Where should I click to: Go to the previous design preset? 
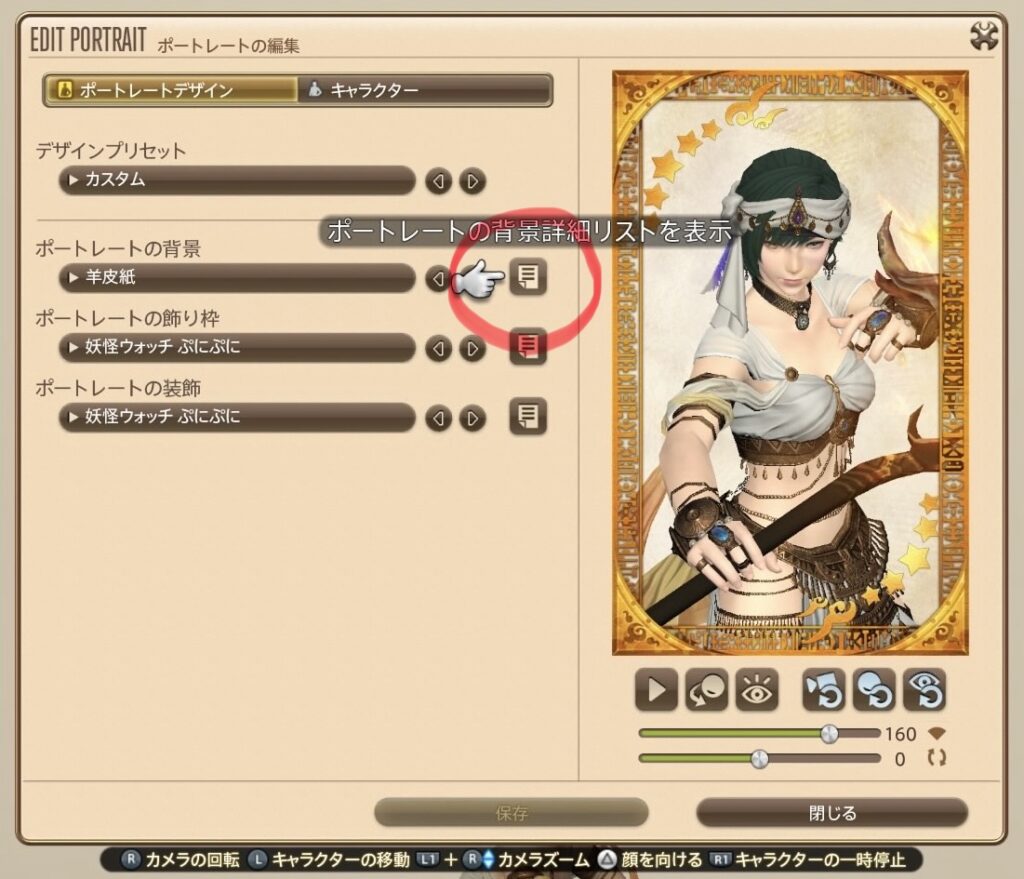tap(438, 181)
